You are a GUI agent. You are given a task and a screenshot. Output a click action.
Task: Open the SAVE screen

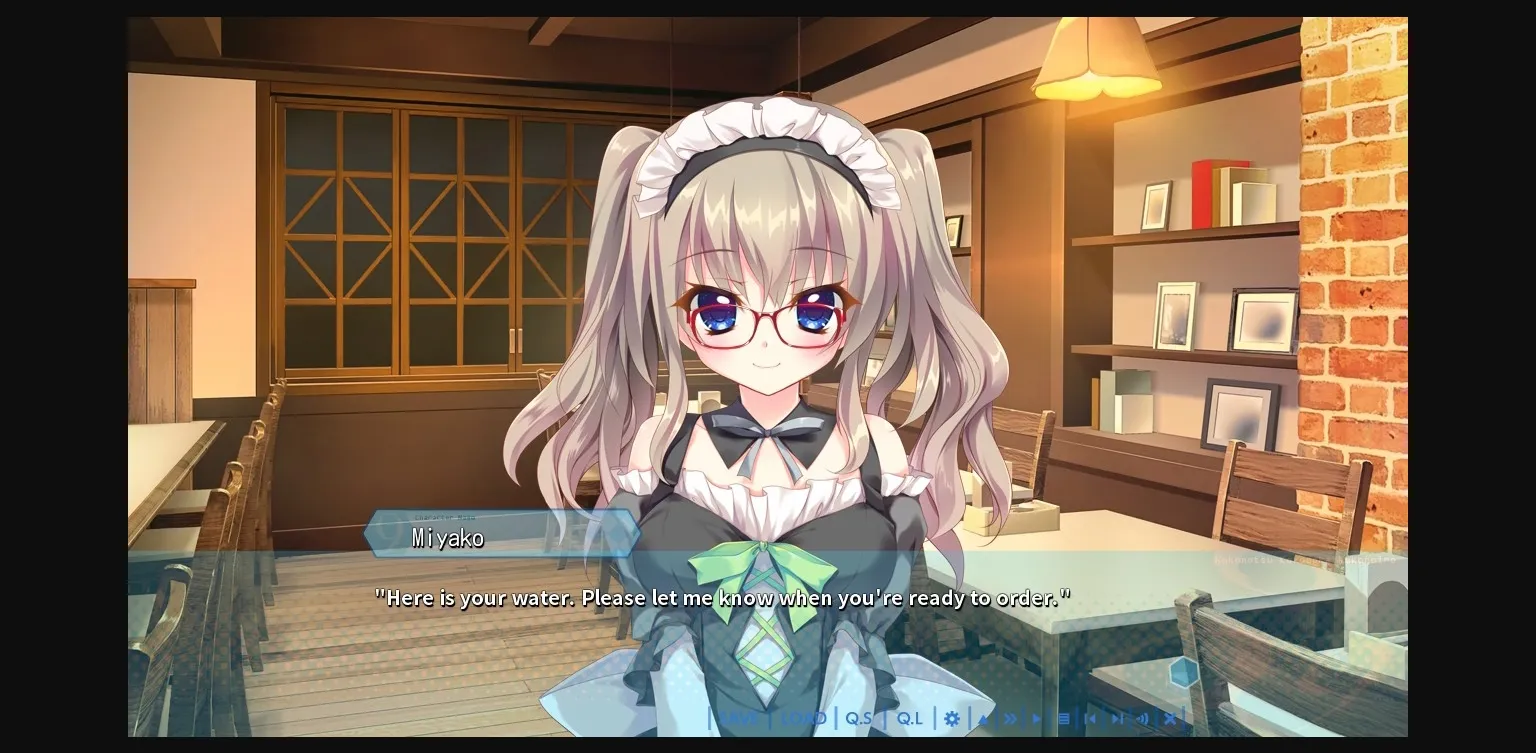[740, 718]
